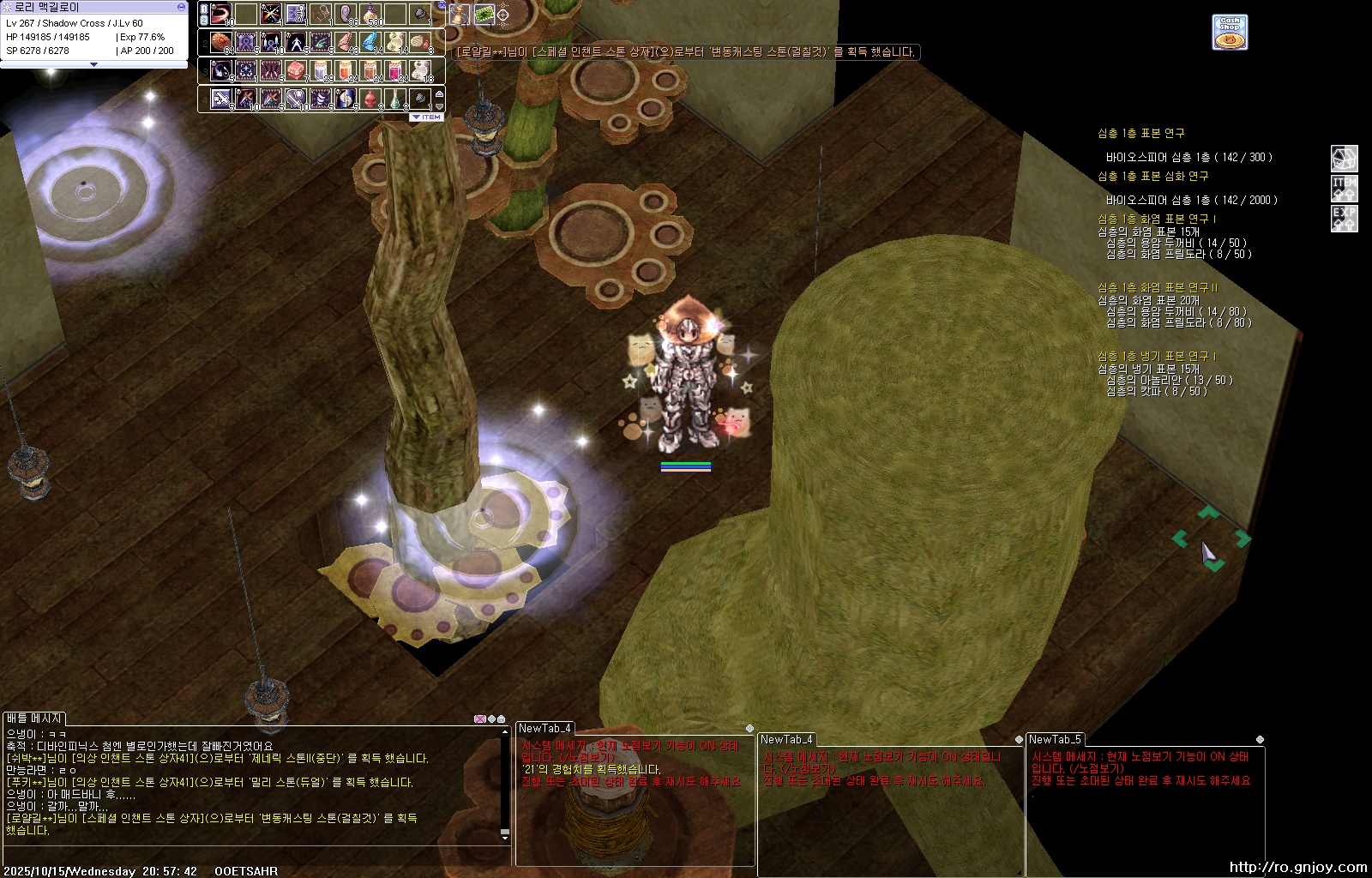This screenshot has width=1372, height=878.
Task: Click the house icon above ITEM boost
Action: (x=1344, y=158)
